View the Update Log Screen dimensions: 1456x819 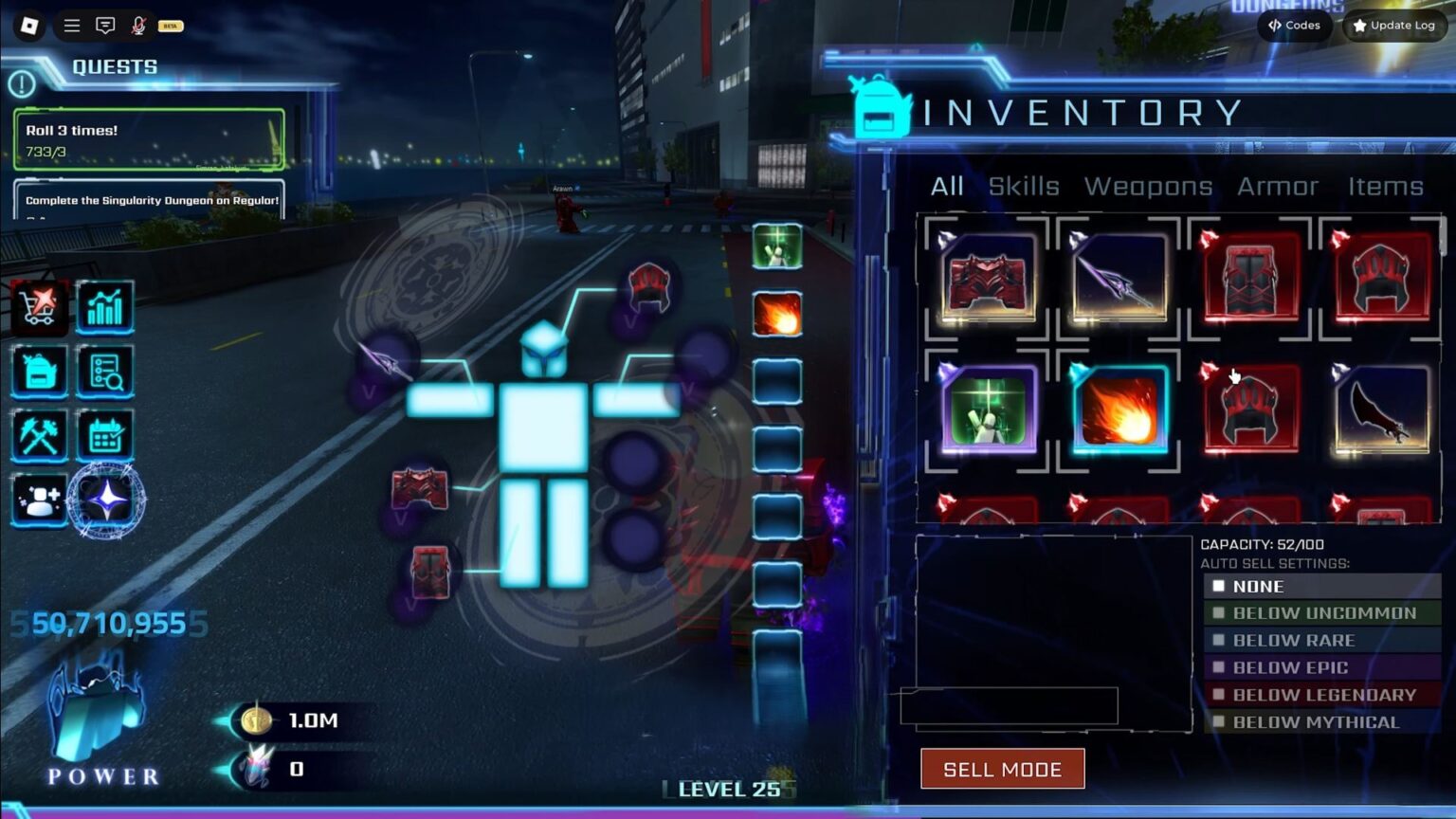pyautogui.click(x=1393, y=26)
